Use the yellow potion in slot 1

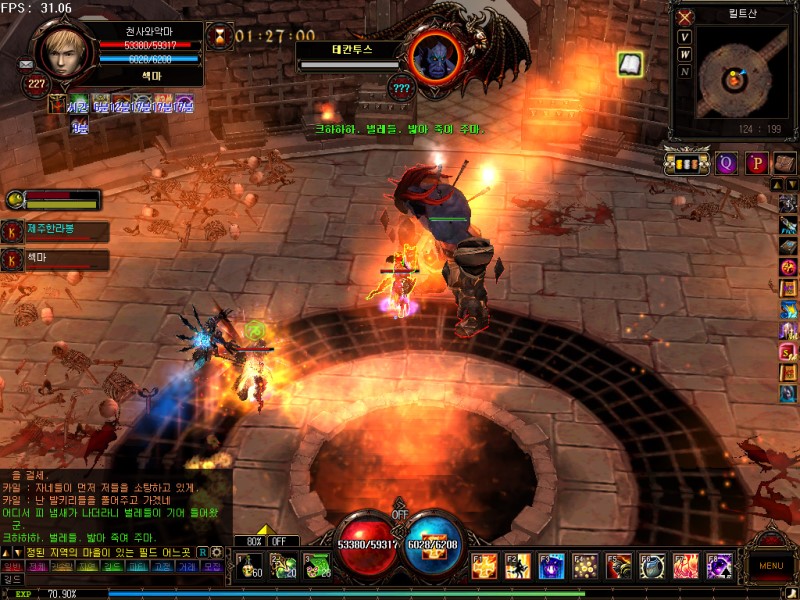click(249, 566)
